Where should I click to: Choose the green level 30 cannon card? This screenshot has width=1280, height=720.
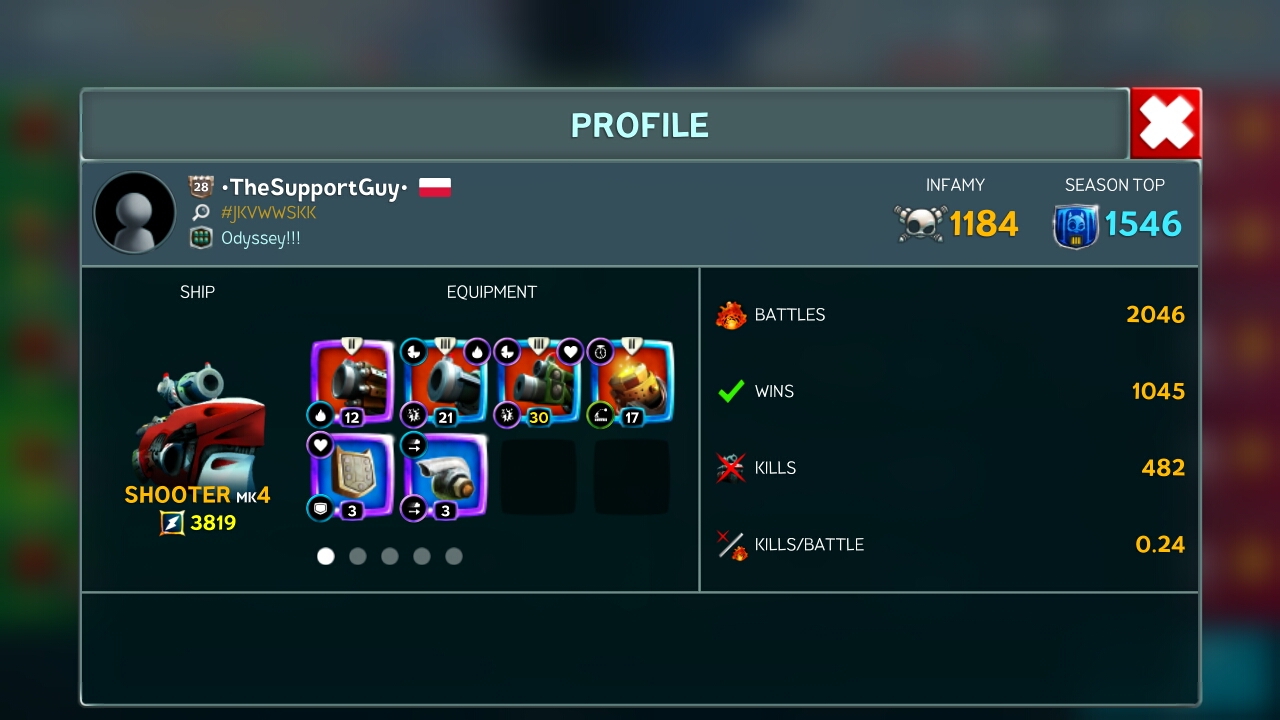(539, 383)
